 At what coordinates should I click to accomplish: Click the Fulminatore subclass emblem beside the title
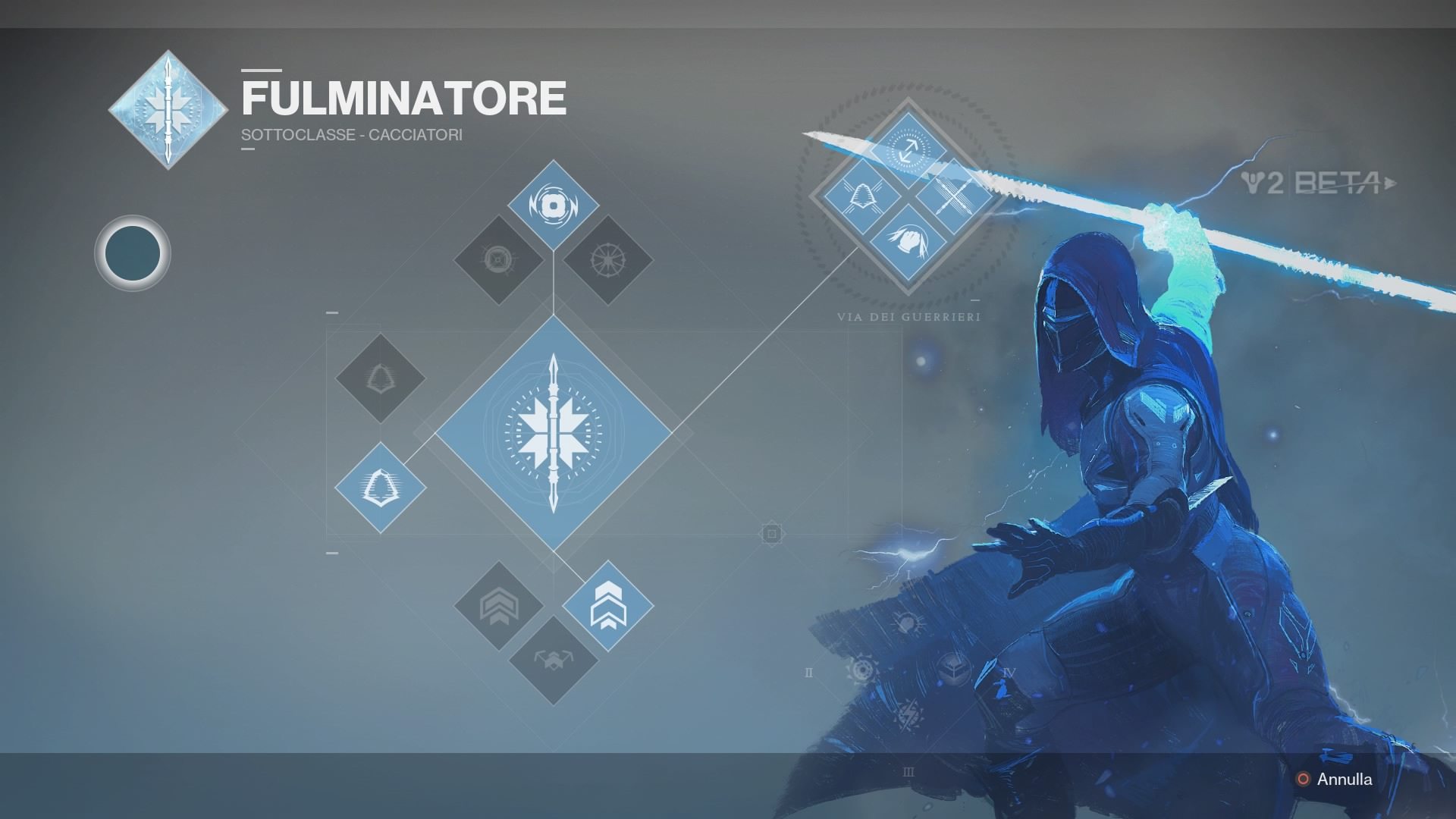click(168, 110)
